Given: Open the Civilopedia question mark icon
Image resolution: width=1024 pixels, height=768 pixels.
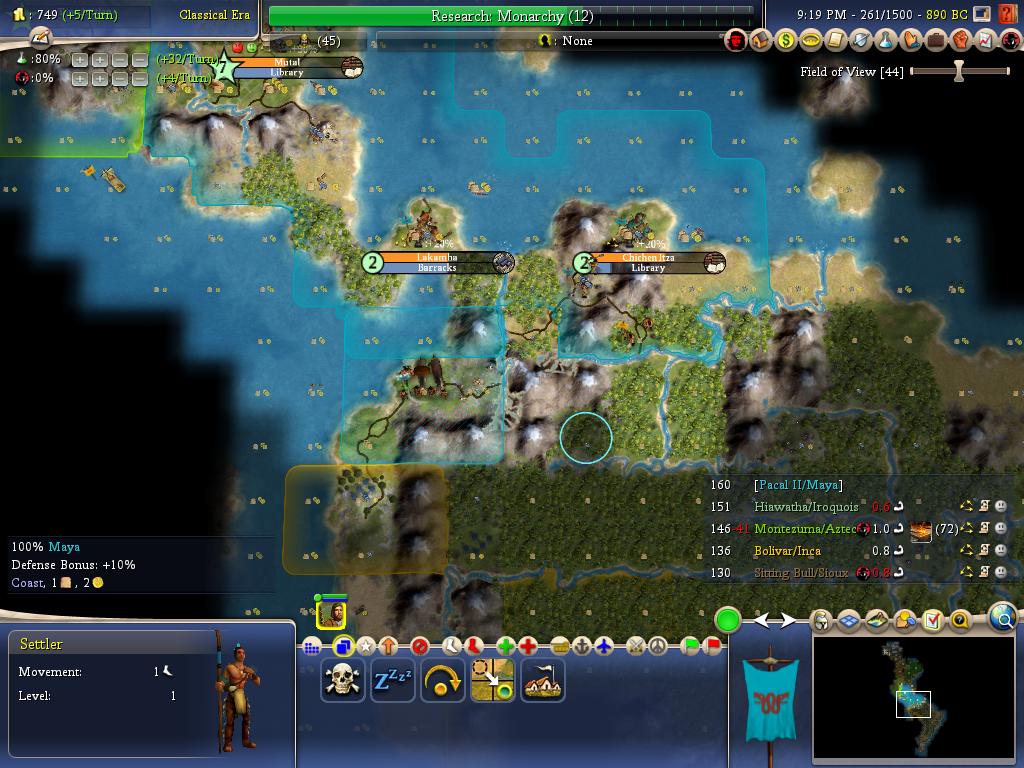Looking at the screenshot, I should coord(959,621).
